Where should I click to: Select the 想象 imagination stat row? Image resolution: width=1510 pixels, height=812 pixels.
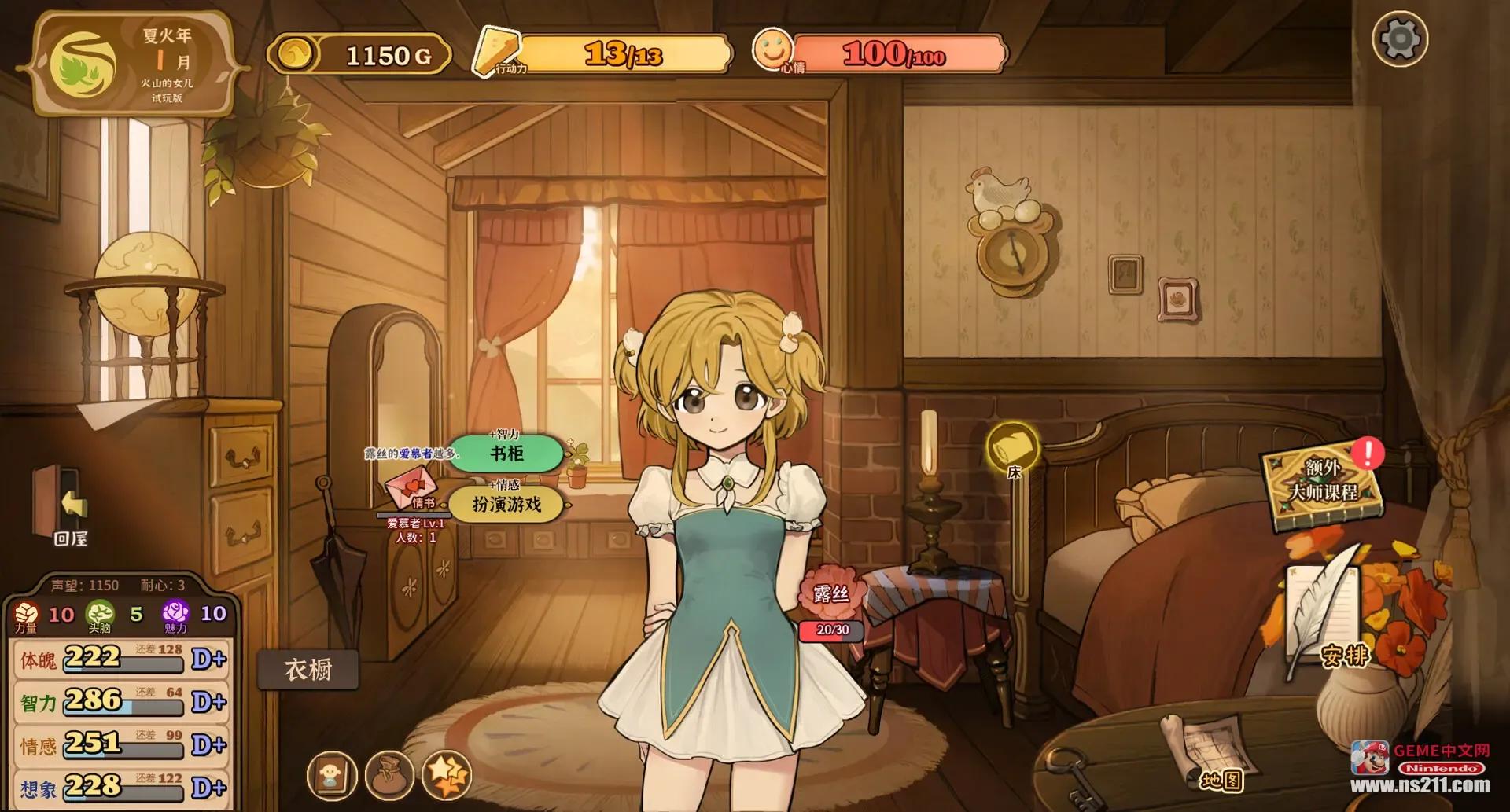click(122, 787)
